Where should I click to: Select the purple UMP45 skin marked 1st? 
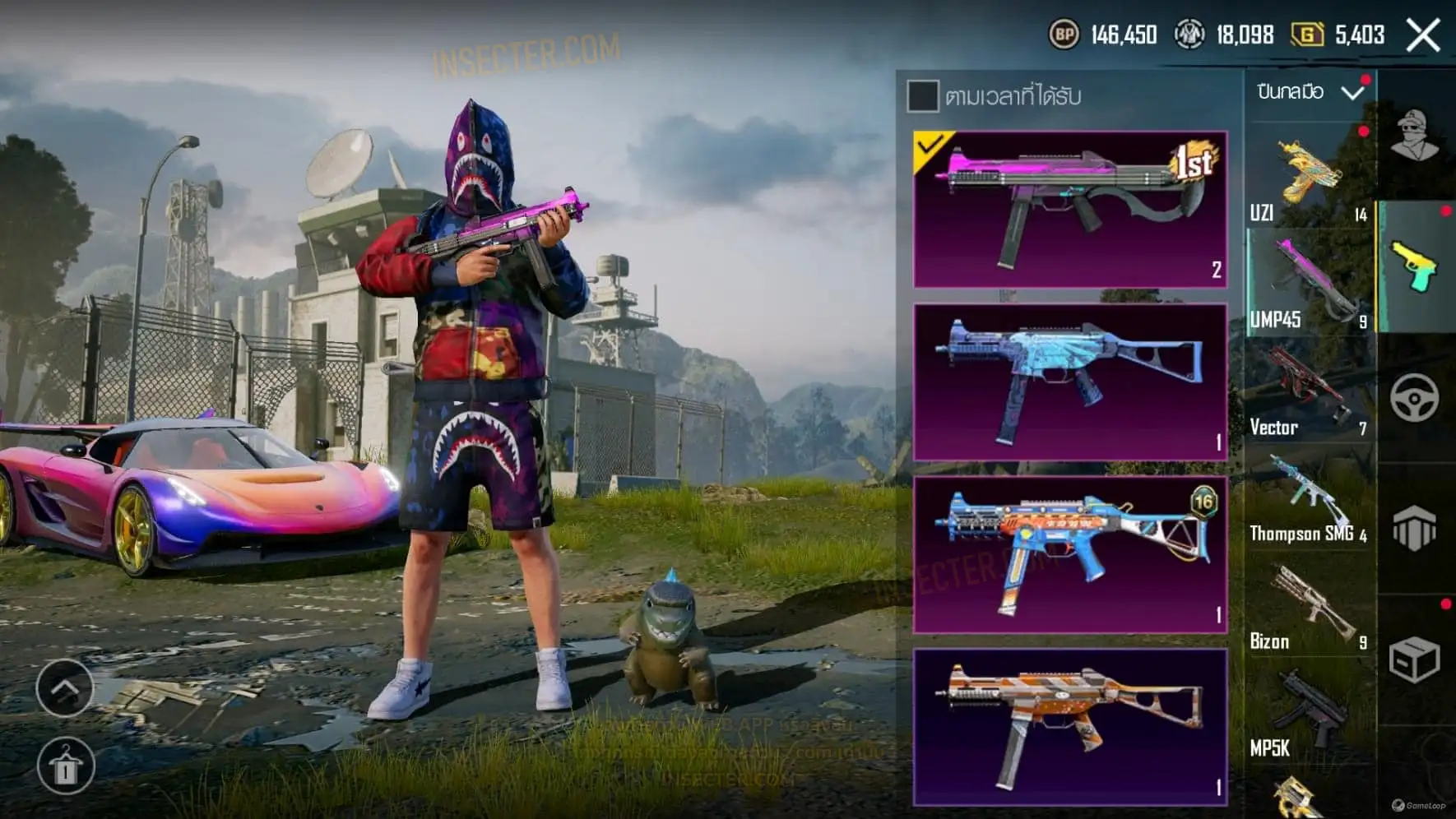pyautogui.click(x=1070, y=210)
